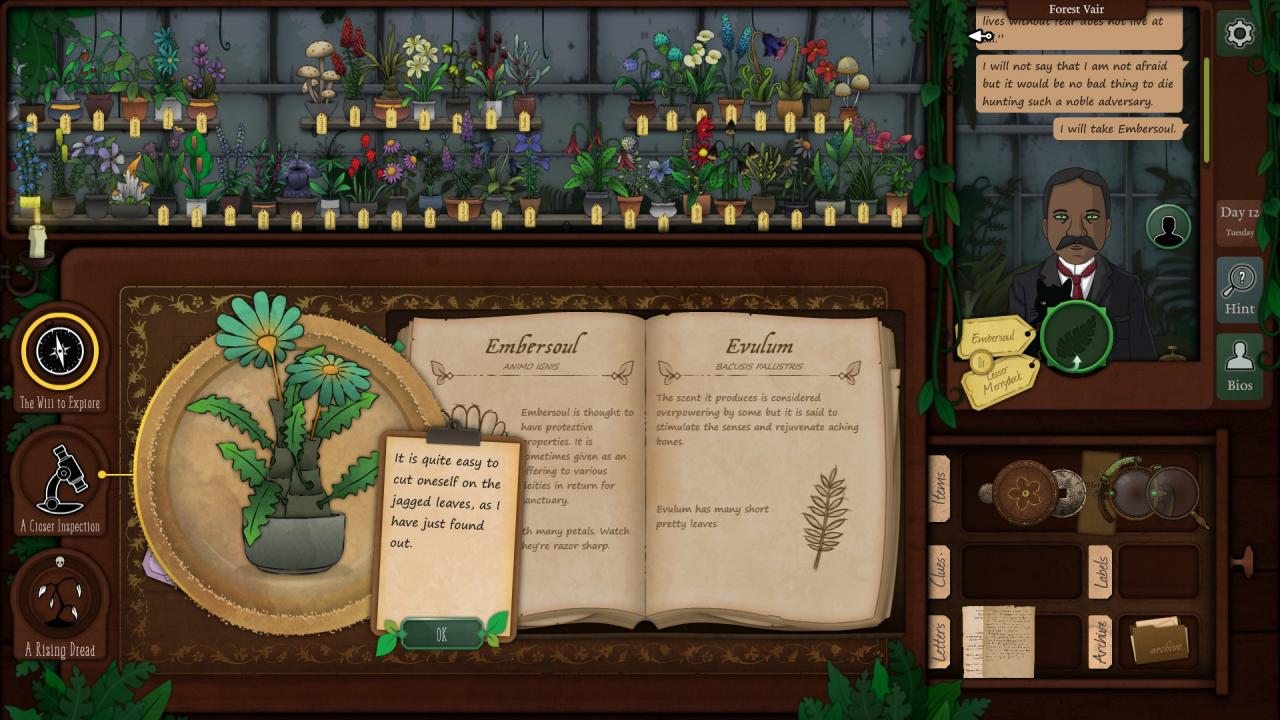The image size is (1280, 720).
Task: Select The Will to Explore compass
Action: pyautogui.click(x=60, y=352)
